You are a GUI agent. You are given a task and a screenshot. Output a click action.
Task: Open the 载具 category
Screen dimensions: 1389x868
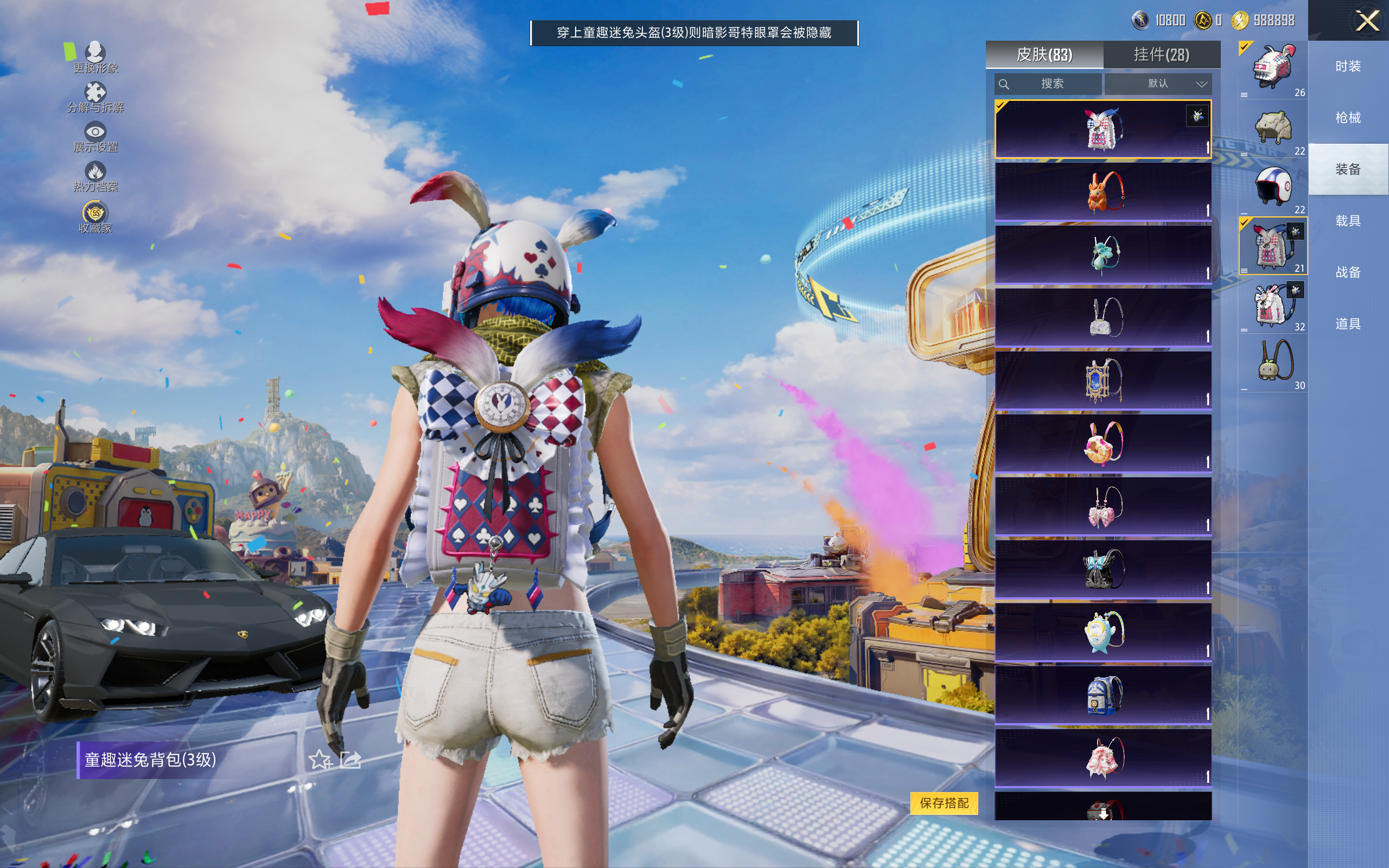(x=1348, y=221)
